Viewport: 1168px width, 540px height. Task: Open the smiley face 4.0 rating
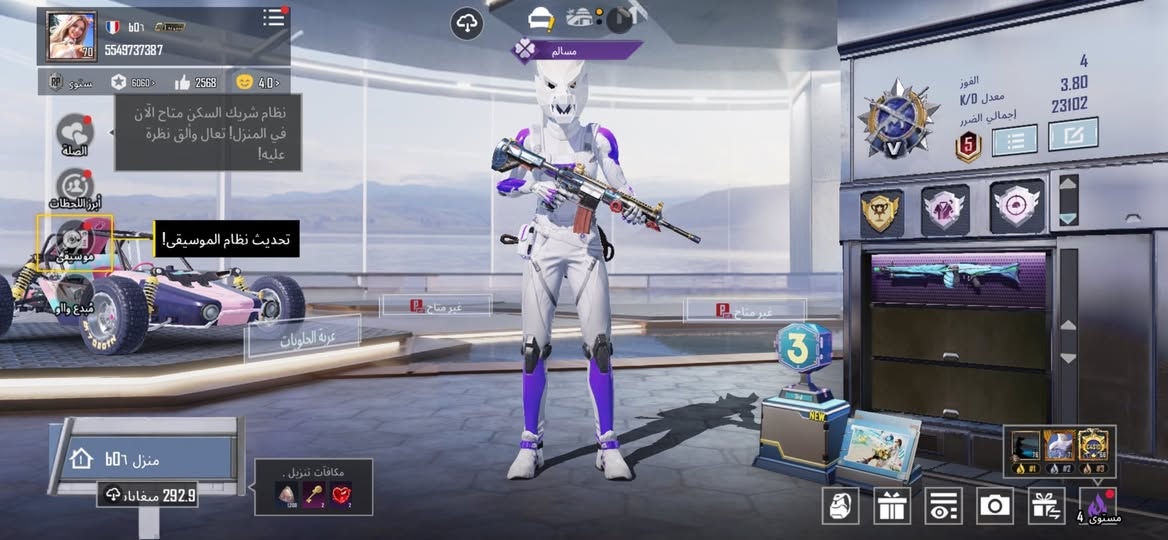coord(245,82)
